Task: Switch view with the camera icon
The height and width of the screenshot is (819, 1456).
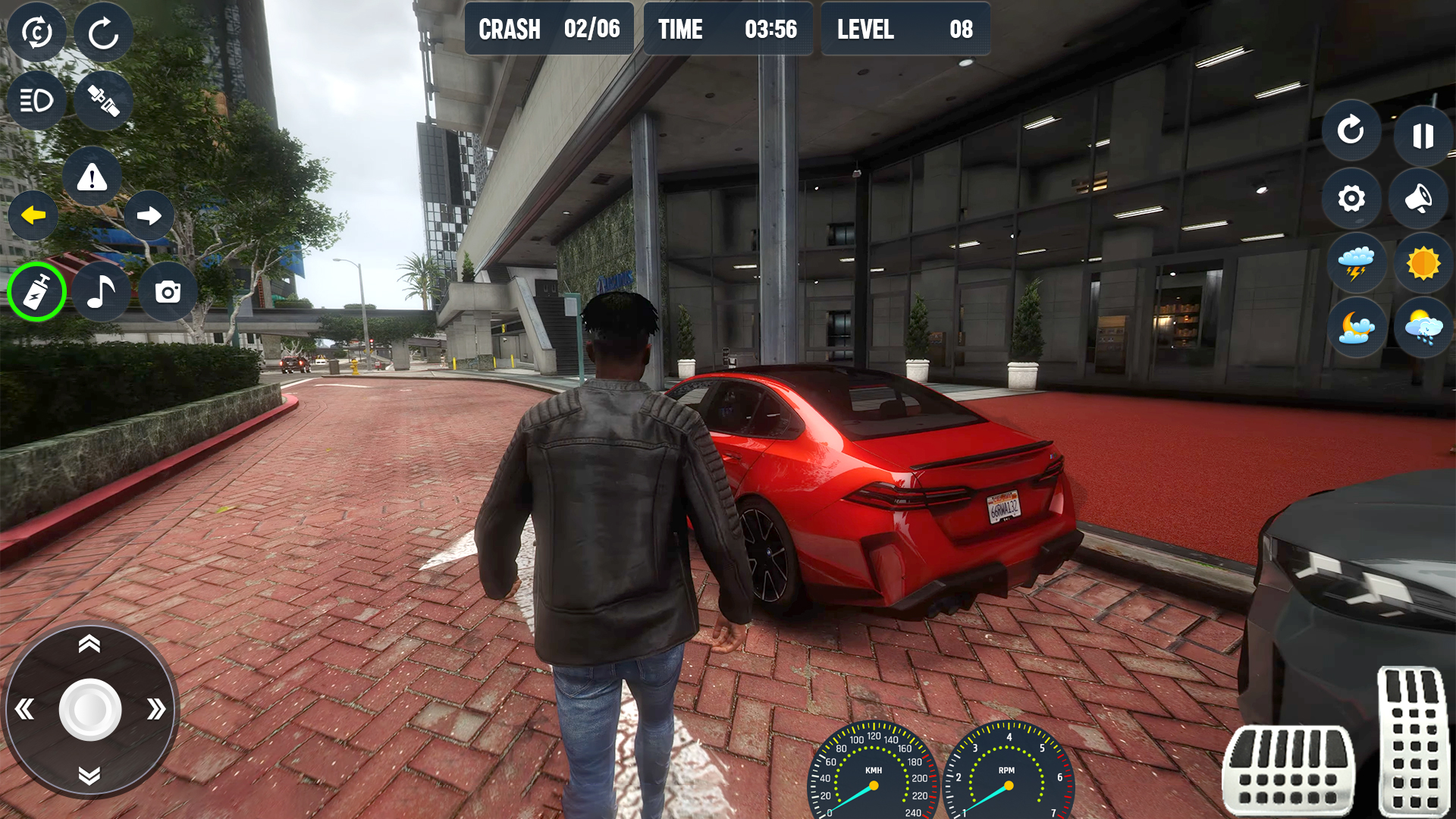Action: 168,292
